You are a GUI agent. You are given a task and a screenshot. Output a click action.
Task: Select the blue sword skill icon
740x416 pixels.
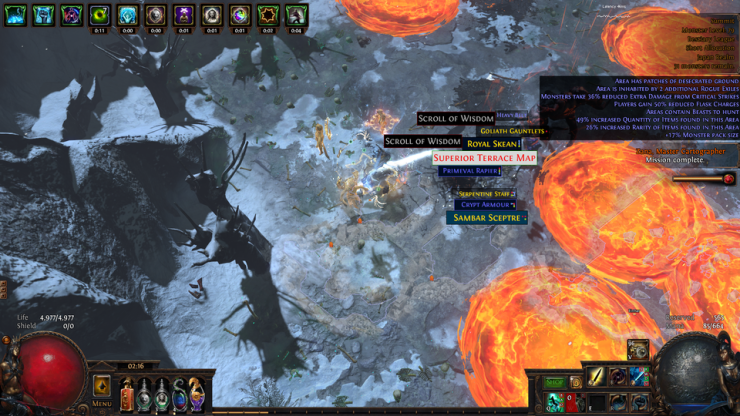pos(638,376)
